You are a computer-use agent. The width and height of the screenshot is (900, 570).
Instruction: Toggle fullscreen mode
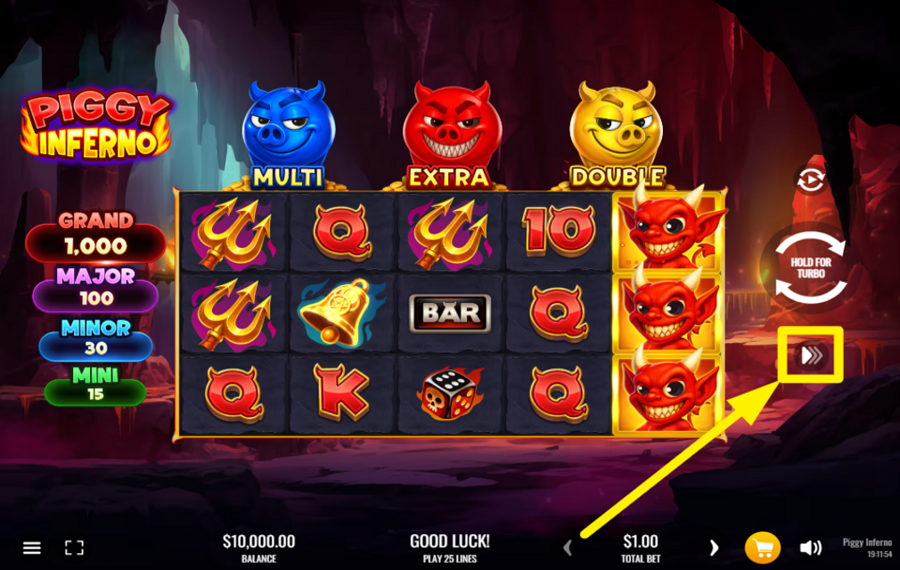(74, 548)
